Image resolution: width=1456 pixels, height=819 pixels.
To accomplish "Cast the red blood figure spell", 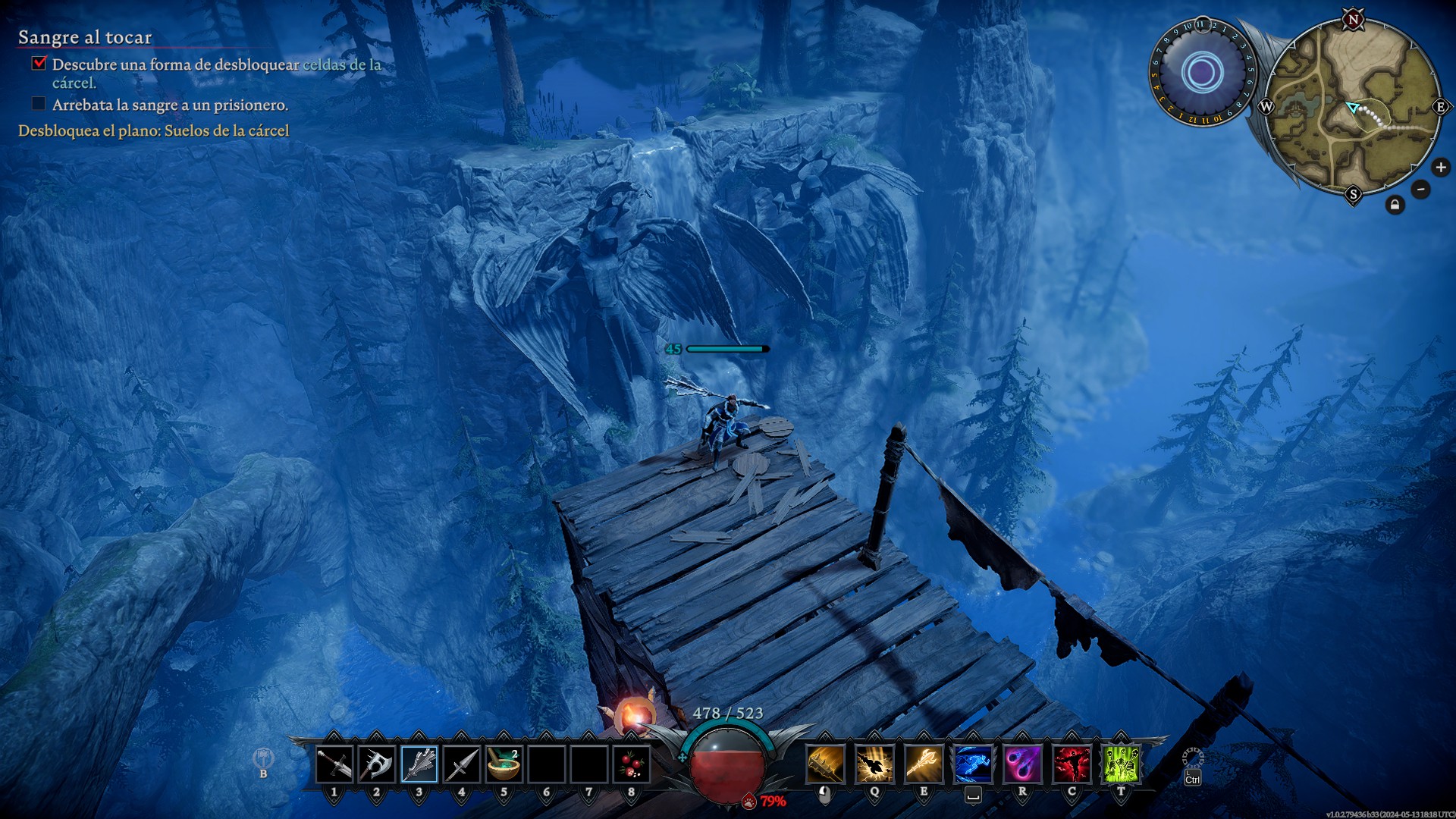I will click(x=1072, y=764).
